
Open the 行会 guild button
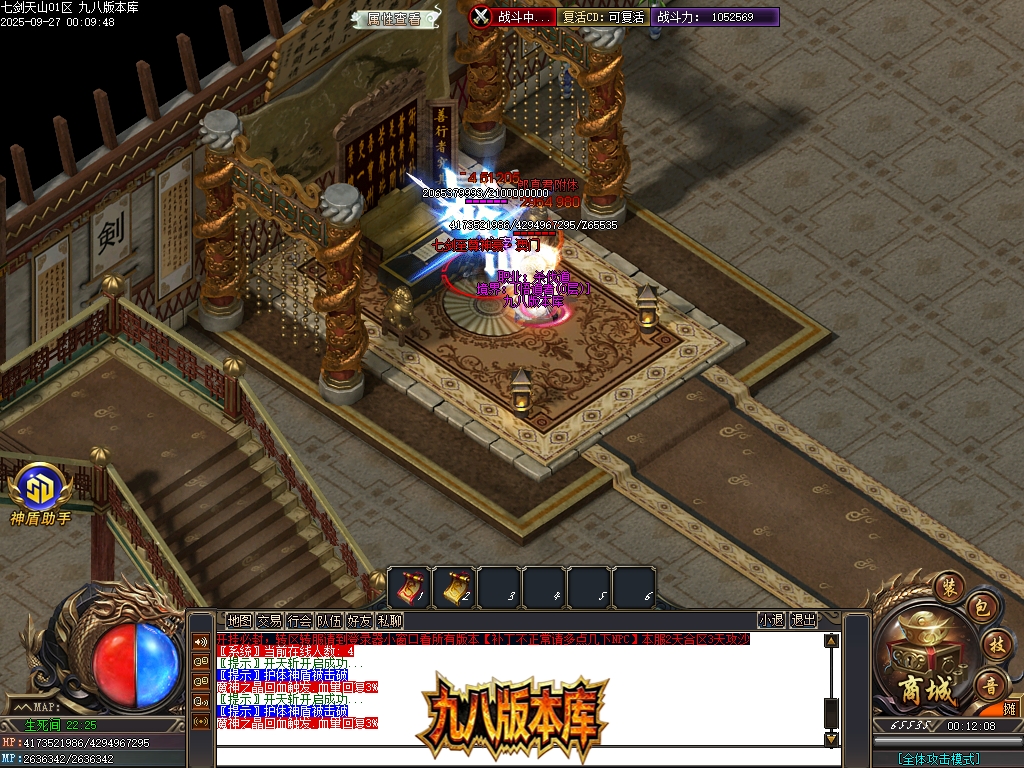click(299, 621)
